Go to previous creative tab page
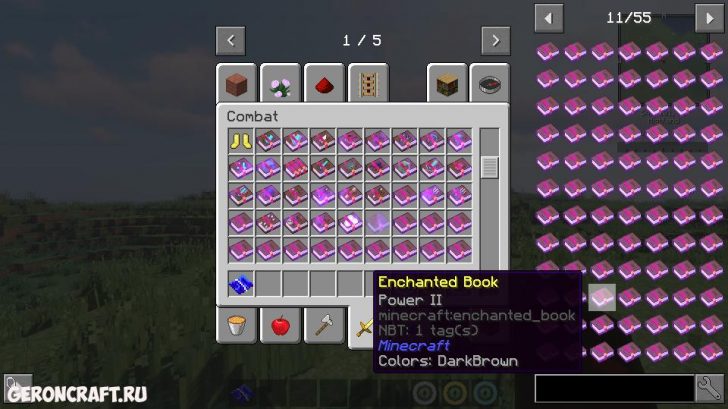Image resolution: width=728 pixels, height=409 pixels. pos(231,41)
